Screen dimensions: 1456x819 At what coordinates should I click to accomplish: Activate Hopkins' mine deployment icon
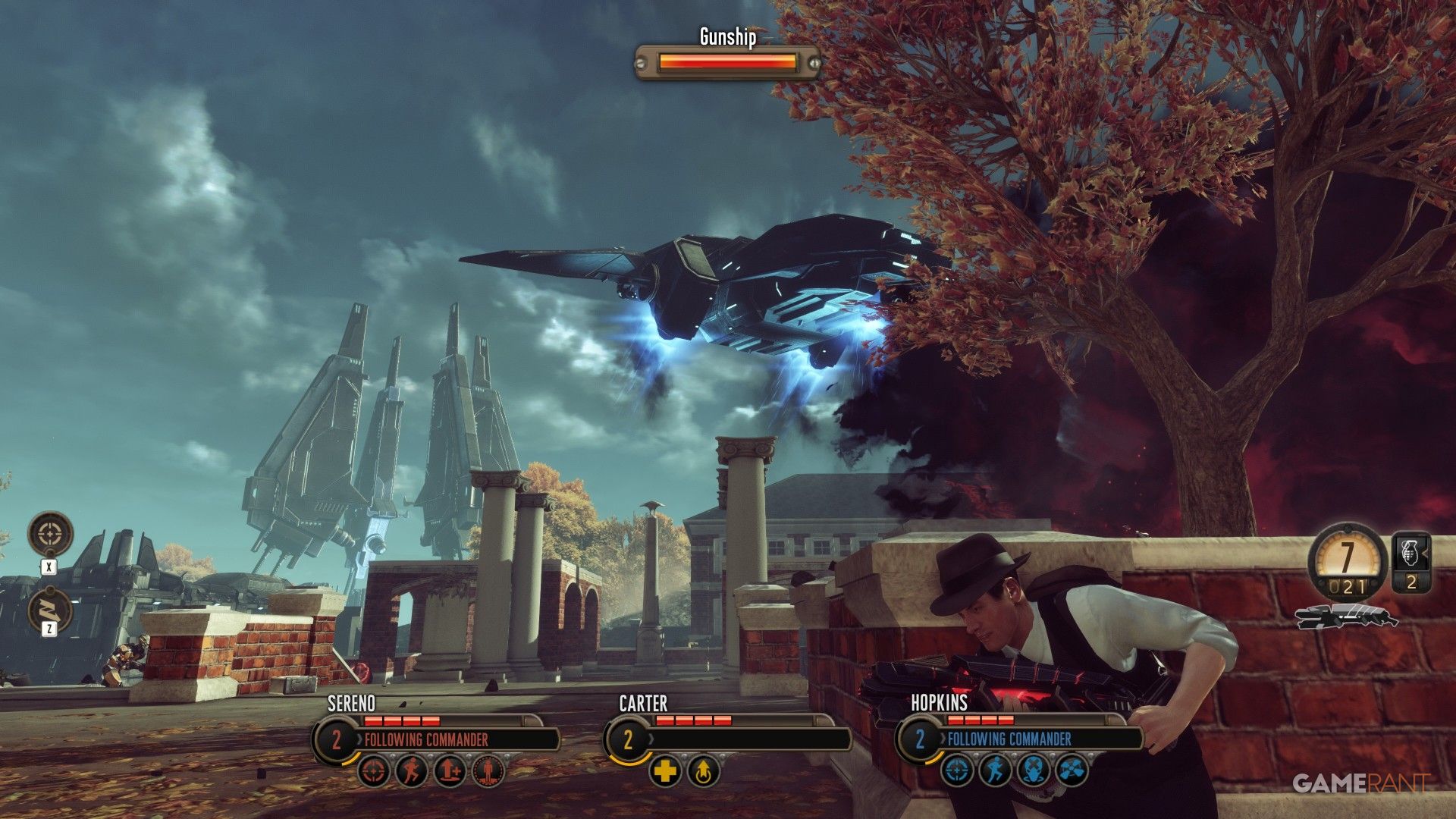click(x=1033, y=770)
